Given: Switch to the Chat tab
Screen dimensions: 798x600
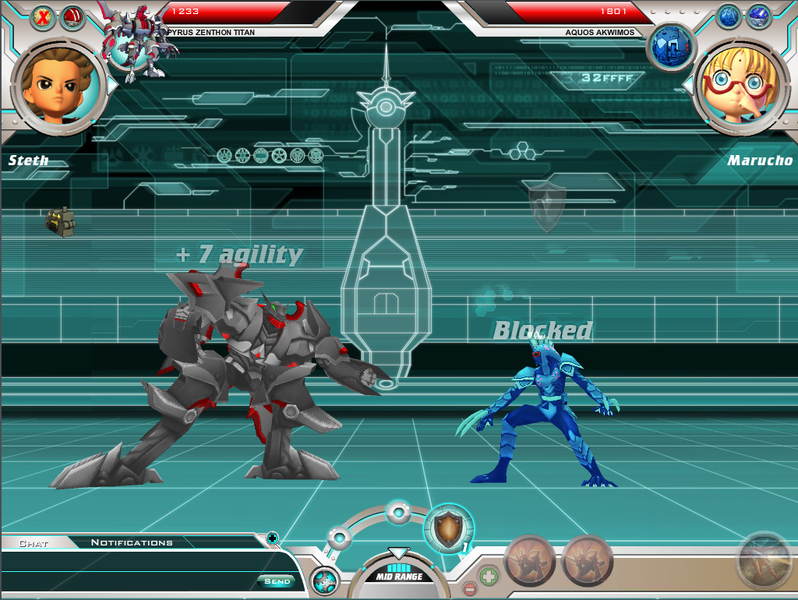Looking at the screenshot, I should 35,543.
